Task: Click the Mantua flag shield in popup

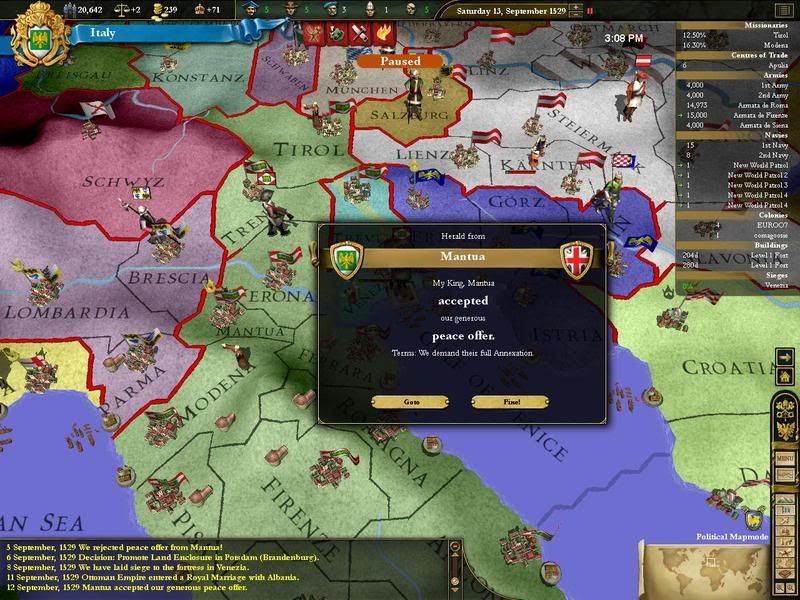Action: click(577, 256)
